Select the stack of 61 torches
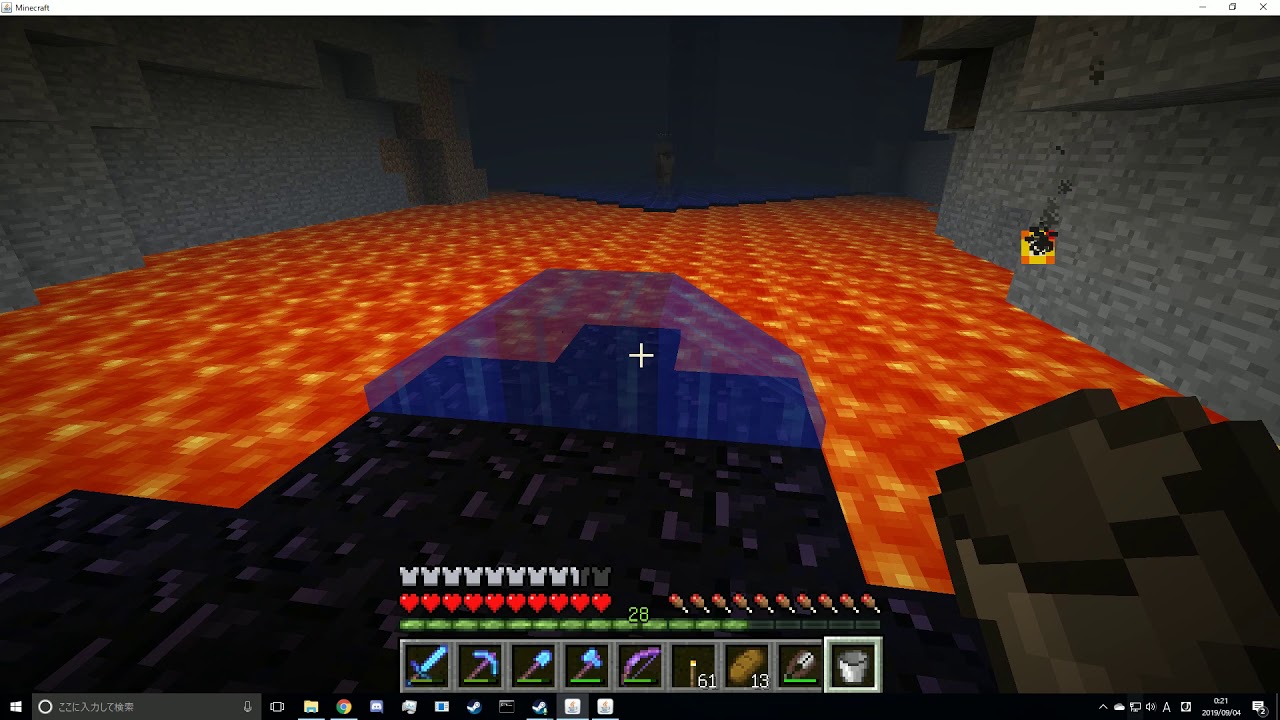The height and width of the screenshot is (720, 1280). click(x=695, y=665)
